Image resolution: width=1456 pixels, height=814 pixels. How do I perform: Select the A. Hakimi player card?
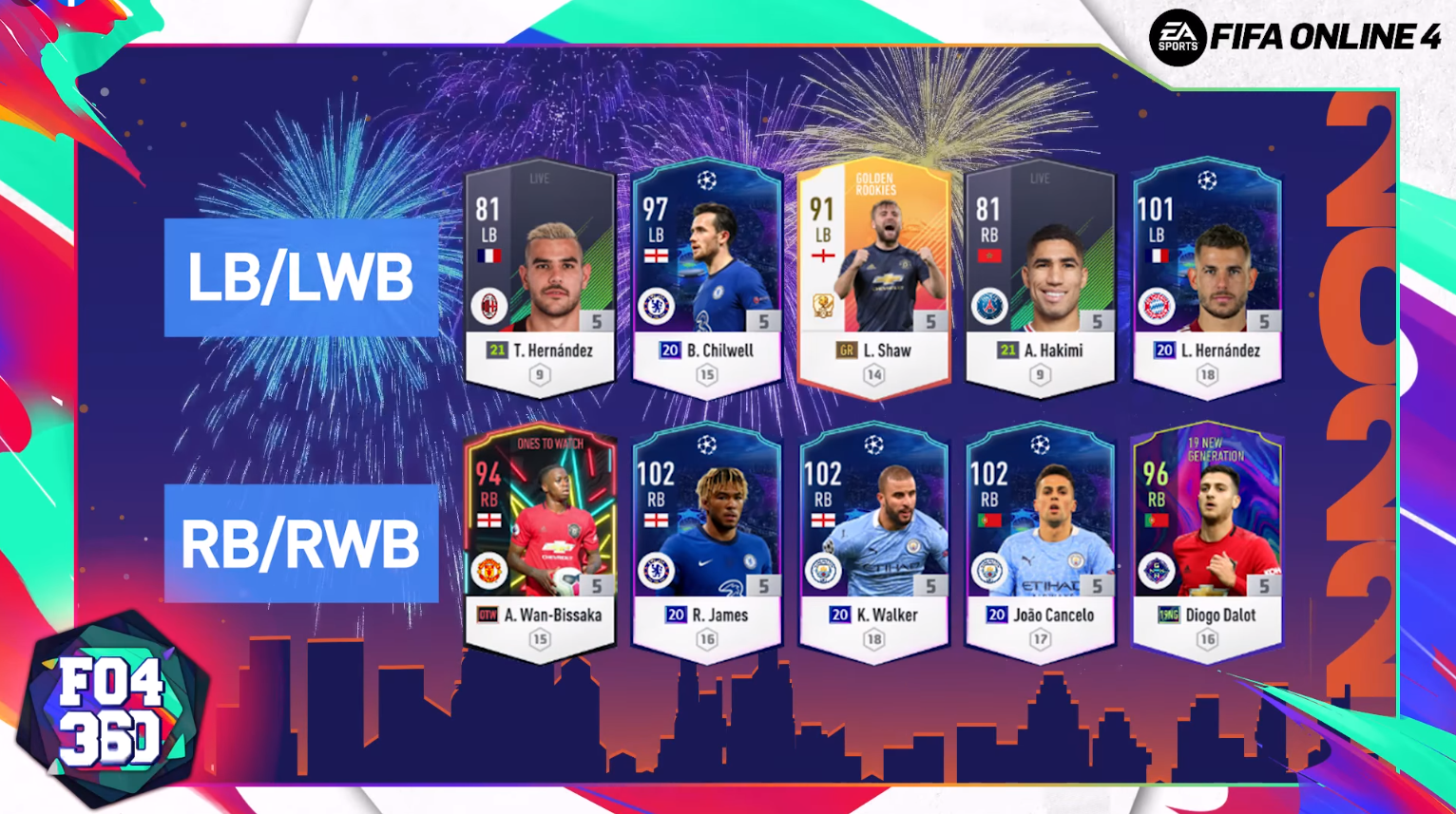[x=1040, y=275]
